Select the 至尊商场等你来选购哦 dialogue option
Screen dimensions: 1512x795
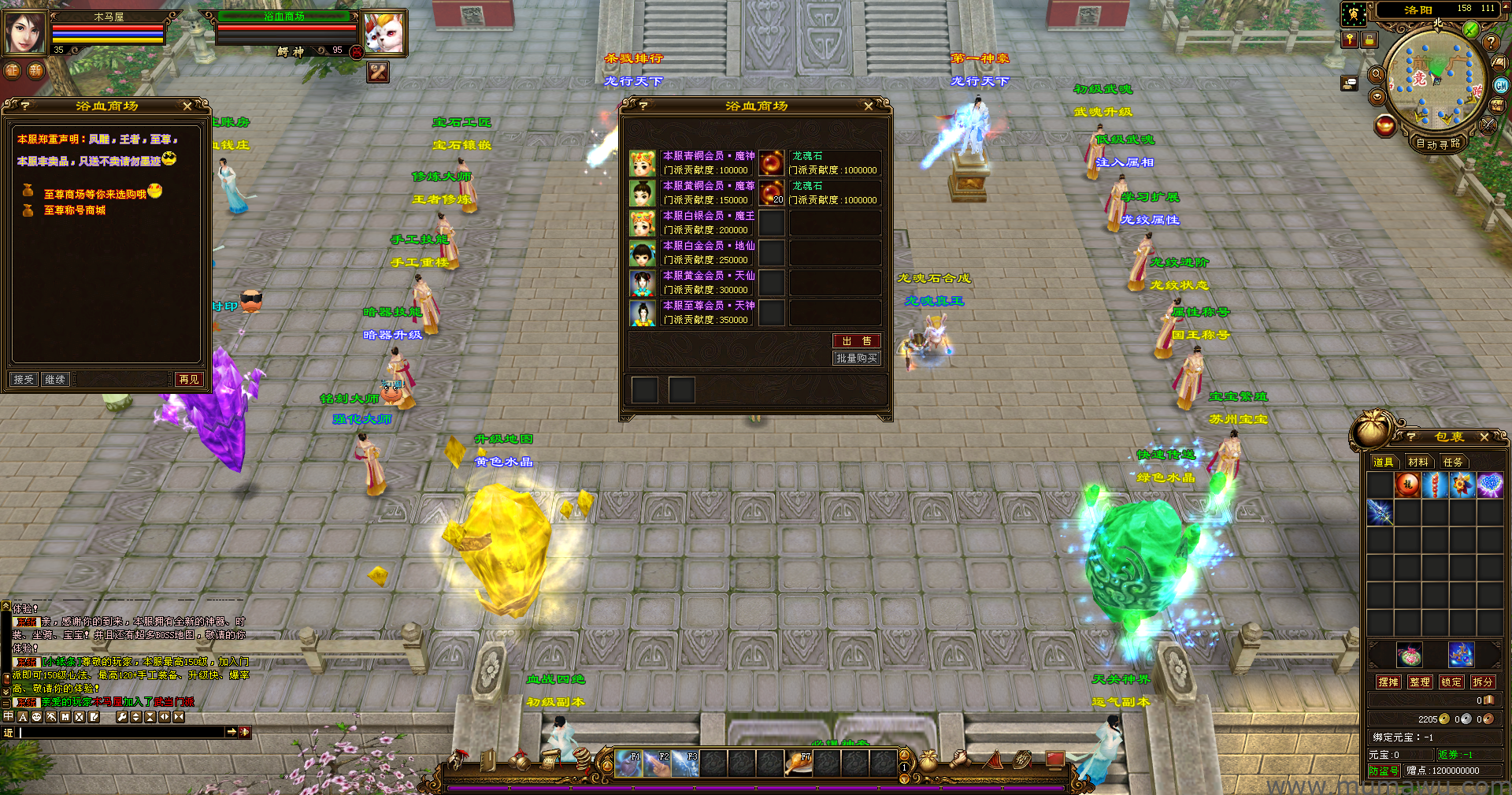coord(94,194)
